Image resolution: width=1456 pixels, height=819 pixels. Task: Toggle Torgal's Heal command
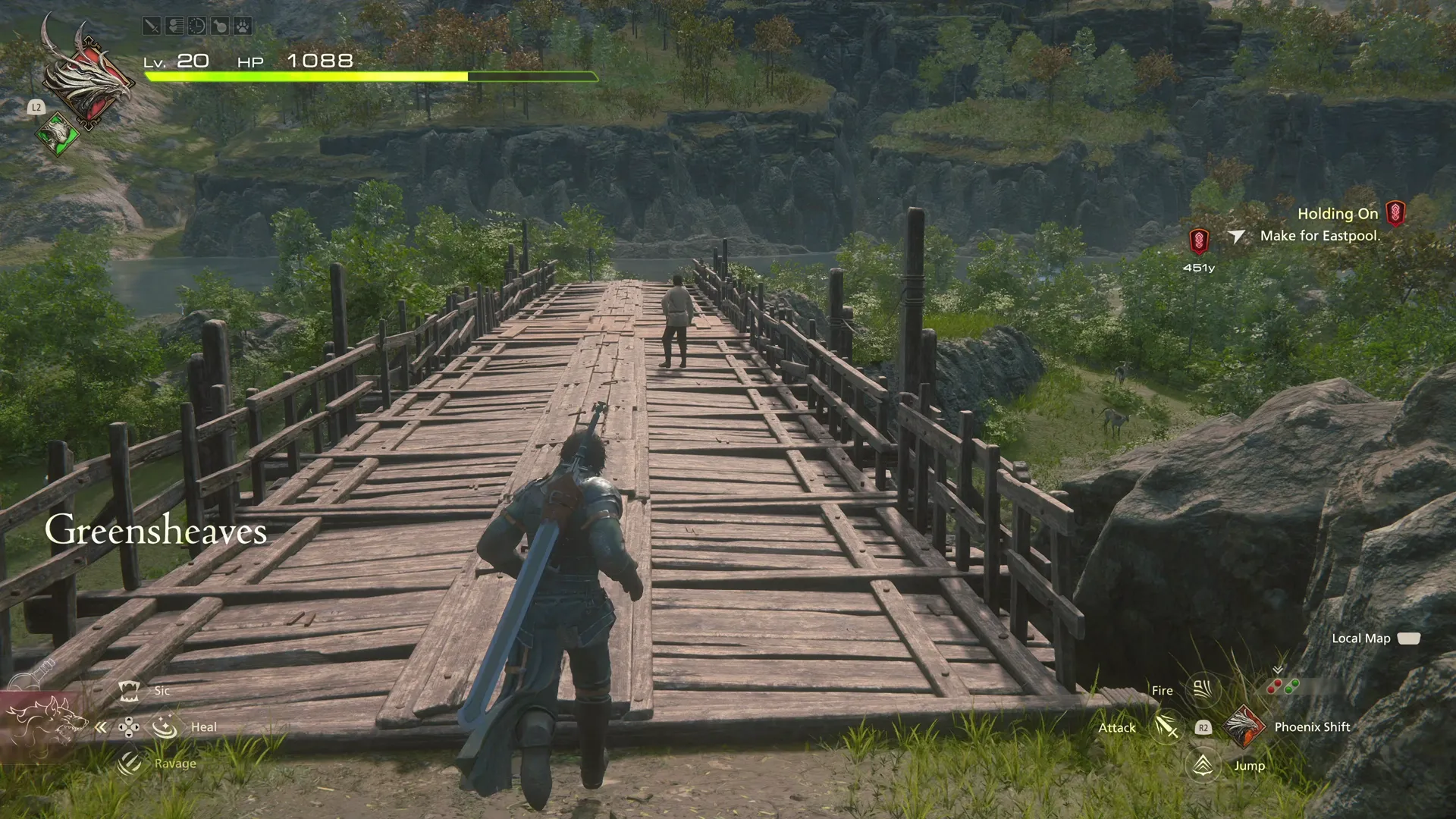click(x=165, y=726)
